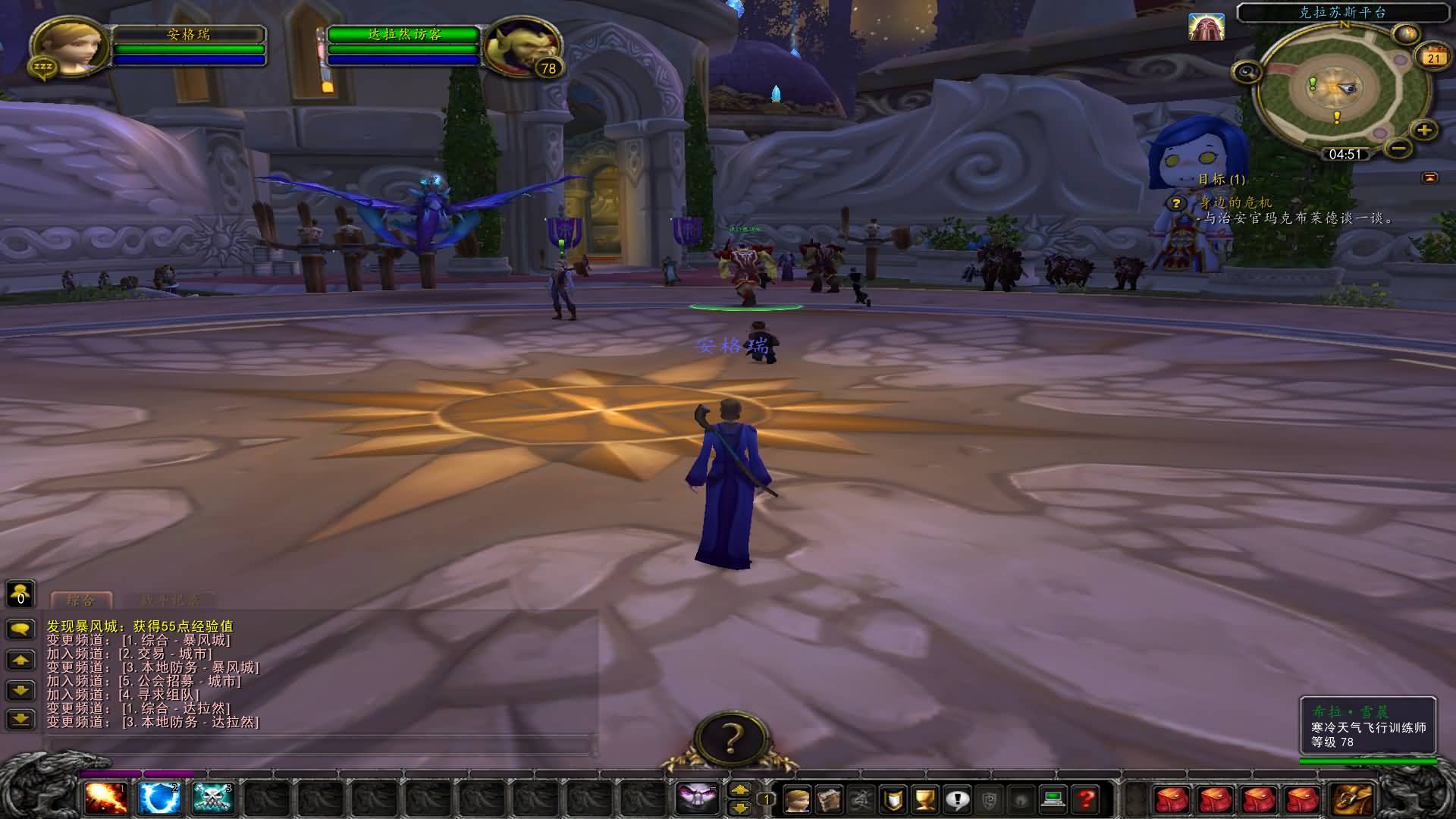This screenshot has width=1456, height=819.
Task: Click the 综合 chat tab
Action: pyautogui.click(x=81, y=601)
